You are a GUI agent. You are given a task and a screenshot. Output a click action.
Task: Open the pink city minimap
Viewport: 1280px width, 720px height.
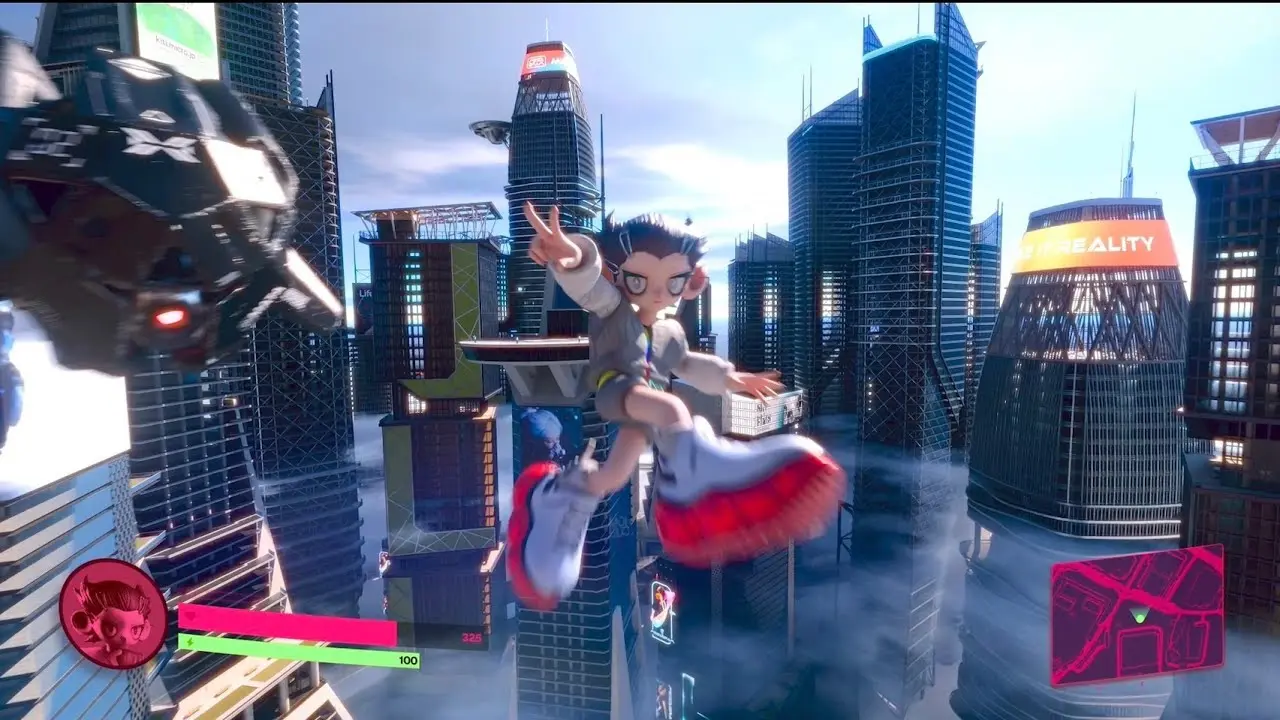(1138, 615)
